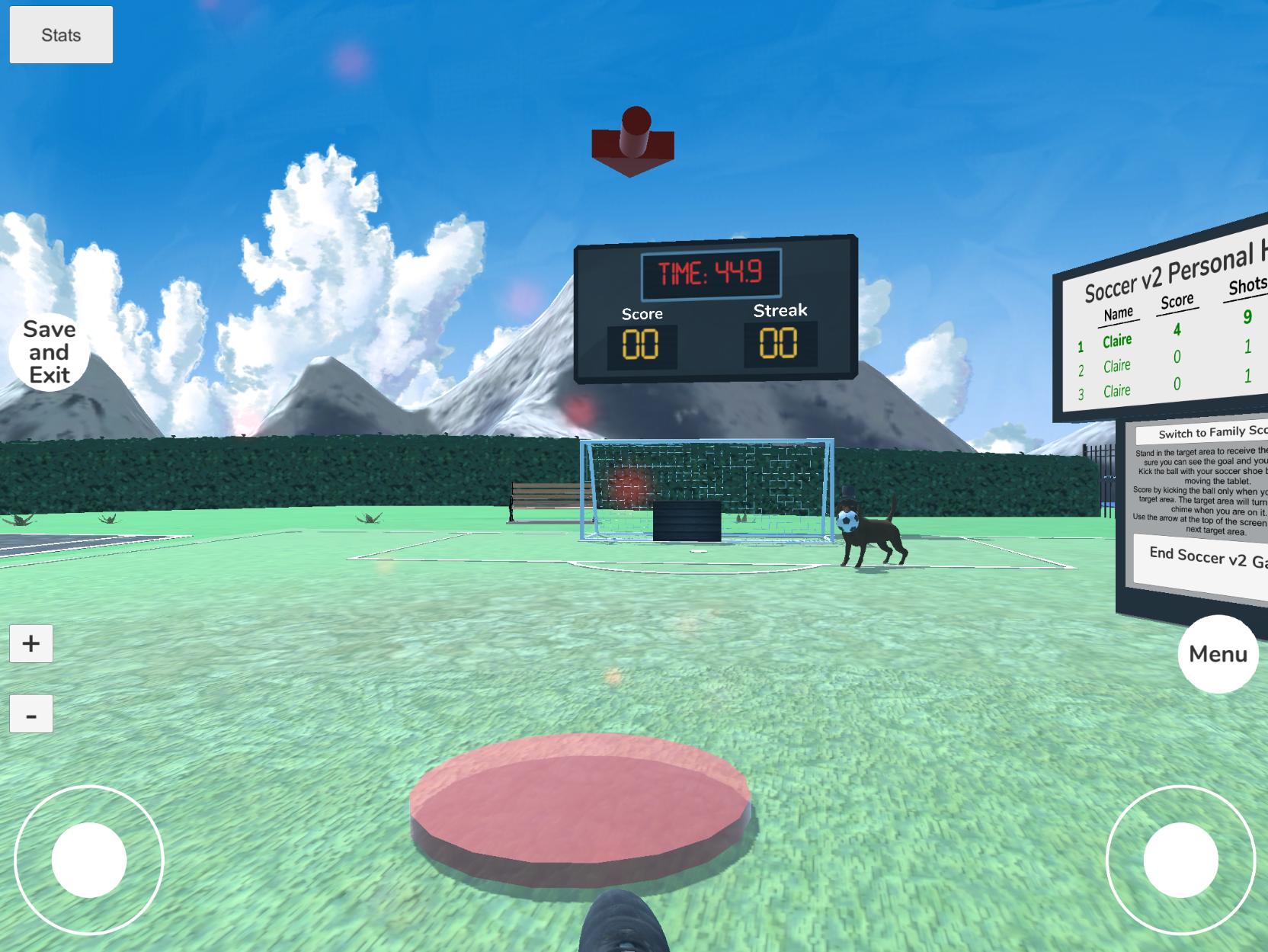Image resolution: width=1268 pixels, height=952 pixels.
Task: Click the right look joystick
Action: pyautogui.click(x=1182, y=859)
